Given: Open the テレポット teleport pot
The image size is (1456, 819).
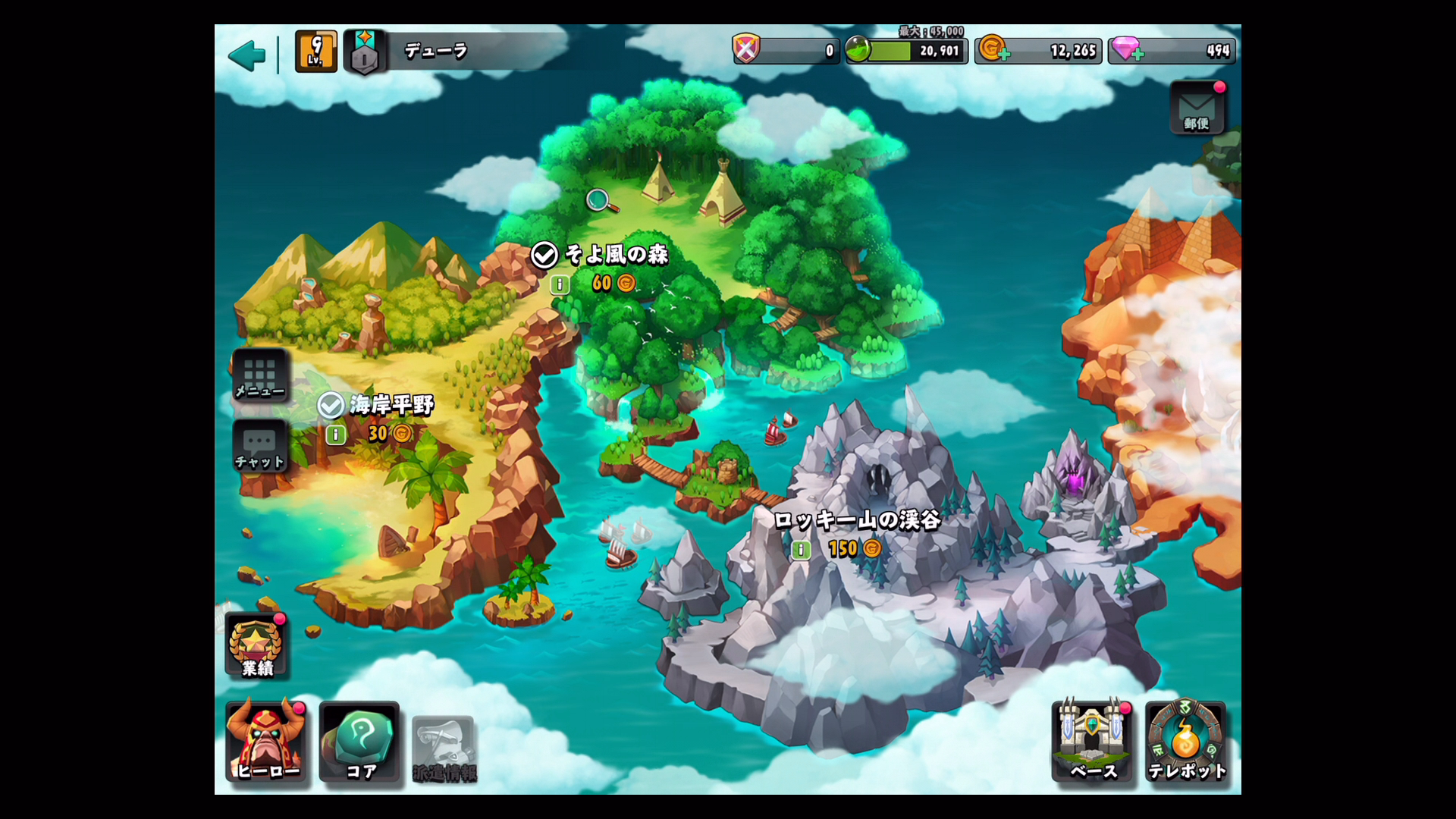Looking at the screenshot, I should point(1186,742).
